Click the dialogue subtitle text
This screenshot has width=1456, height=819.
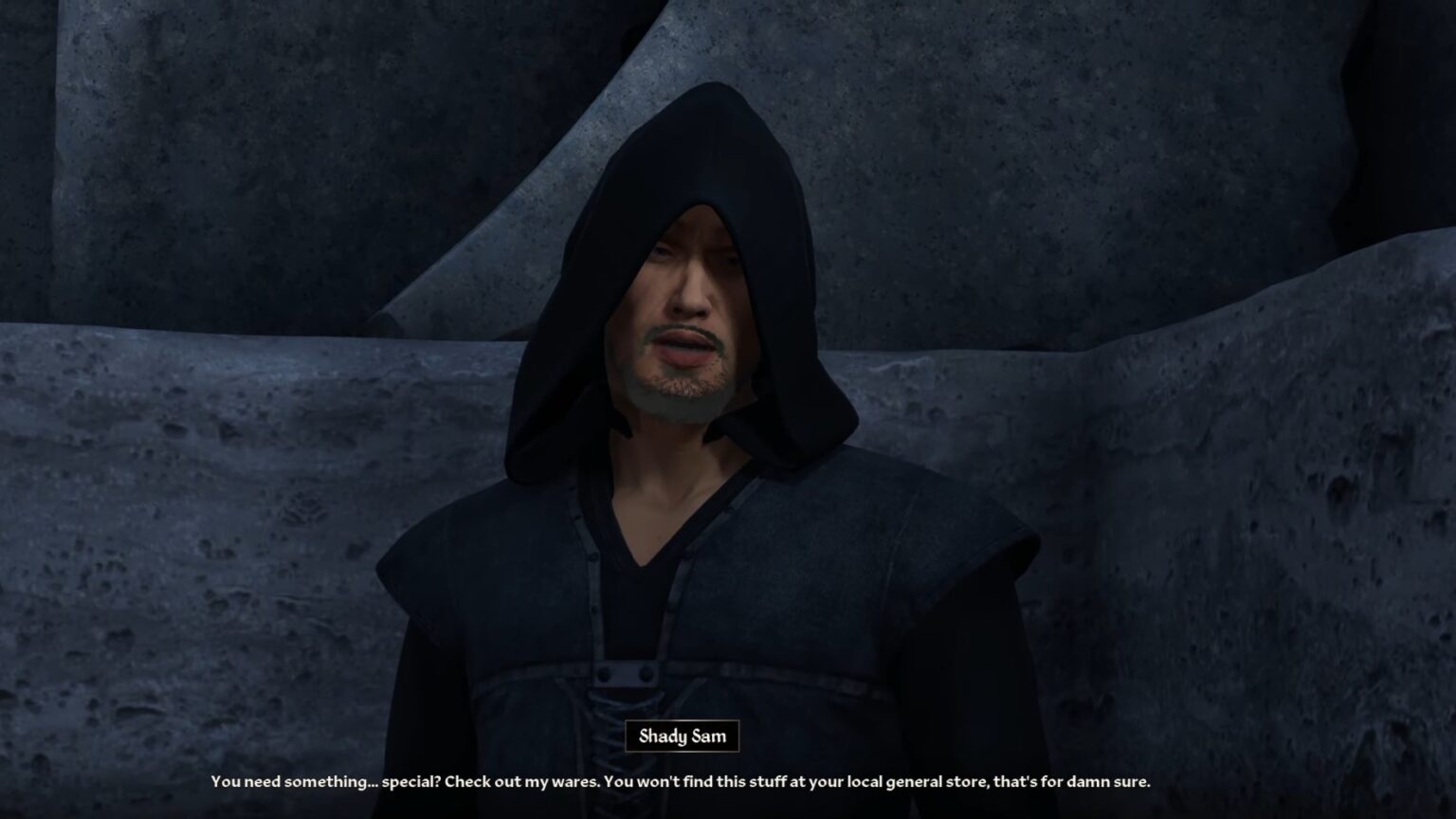coord(680,783)
